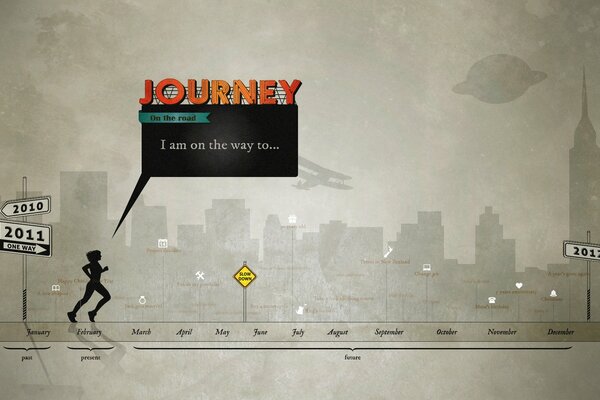Switch to the 2010 year sign

(x=24, y=208)
